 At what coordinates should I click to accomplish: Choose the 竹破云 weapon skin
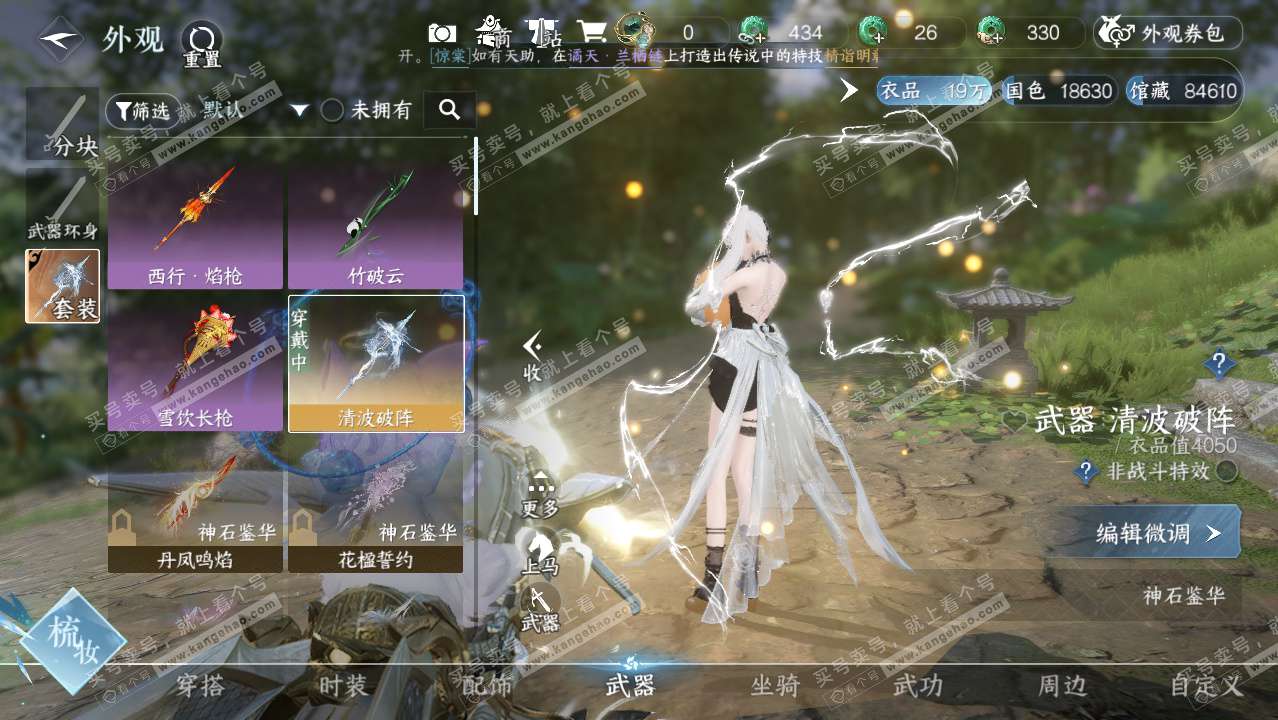click(375, 227)
